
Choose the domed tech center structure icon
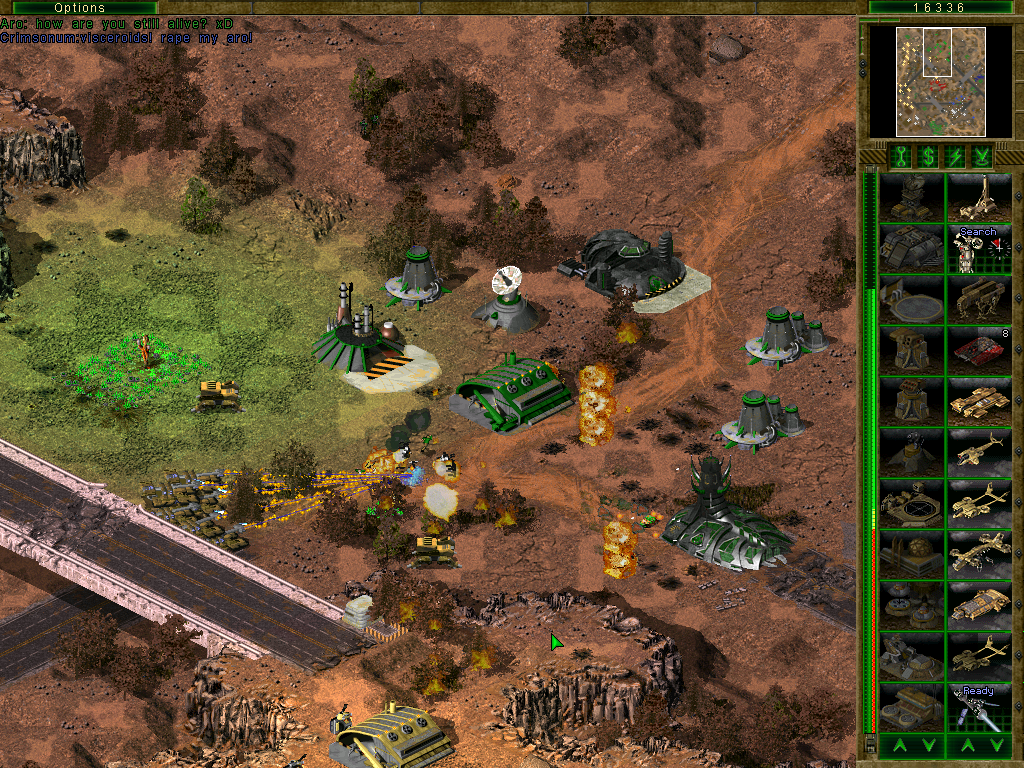click(x=912, y=554)
